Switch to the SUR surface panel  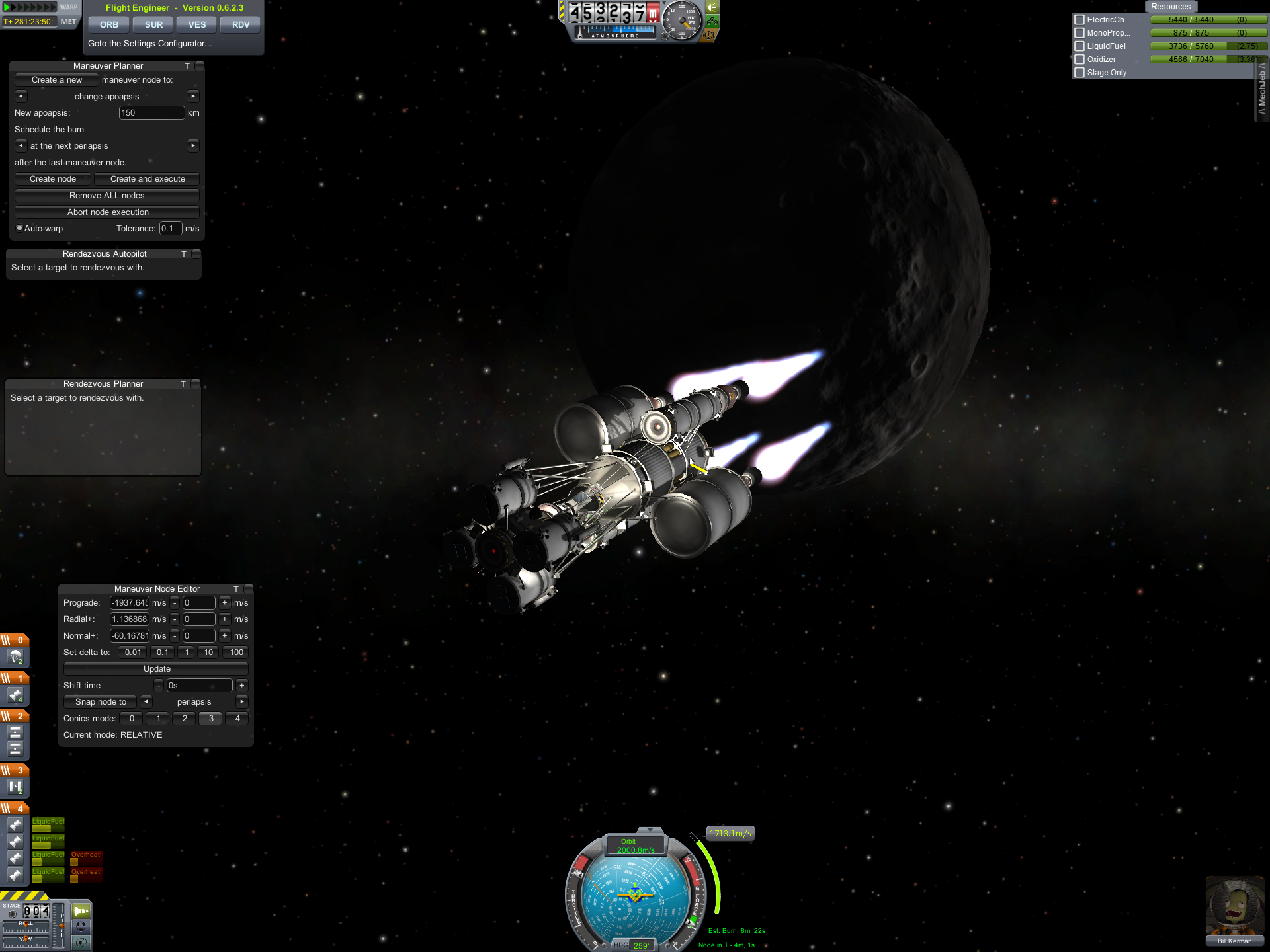click(153, 25)
